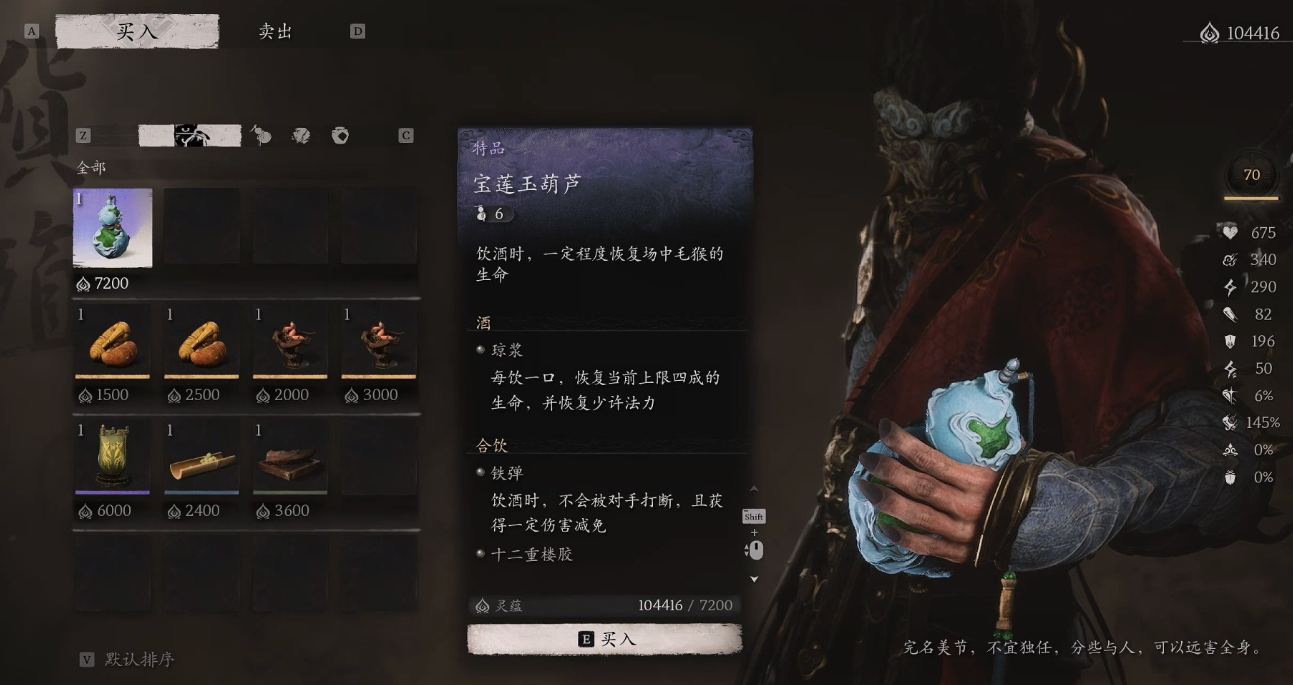Open the jar category filter
Image resolution: width=1293 pixels, height=685 pixels.
[340, 136]
